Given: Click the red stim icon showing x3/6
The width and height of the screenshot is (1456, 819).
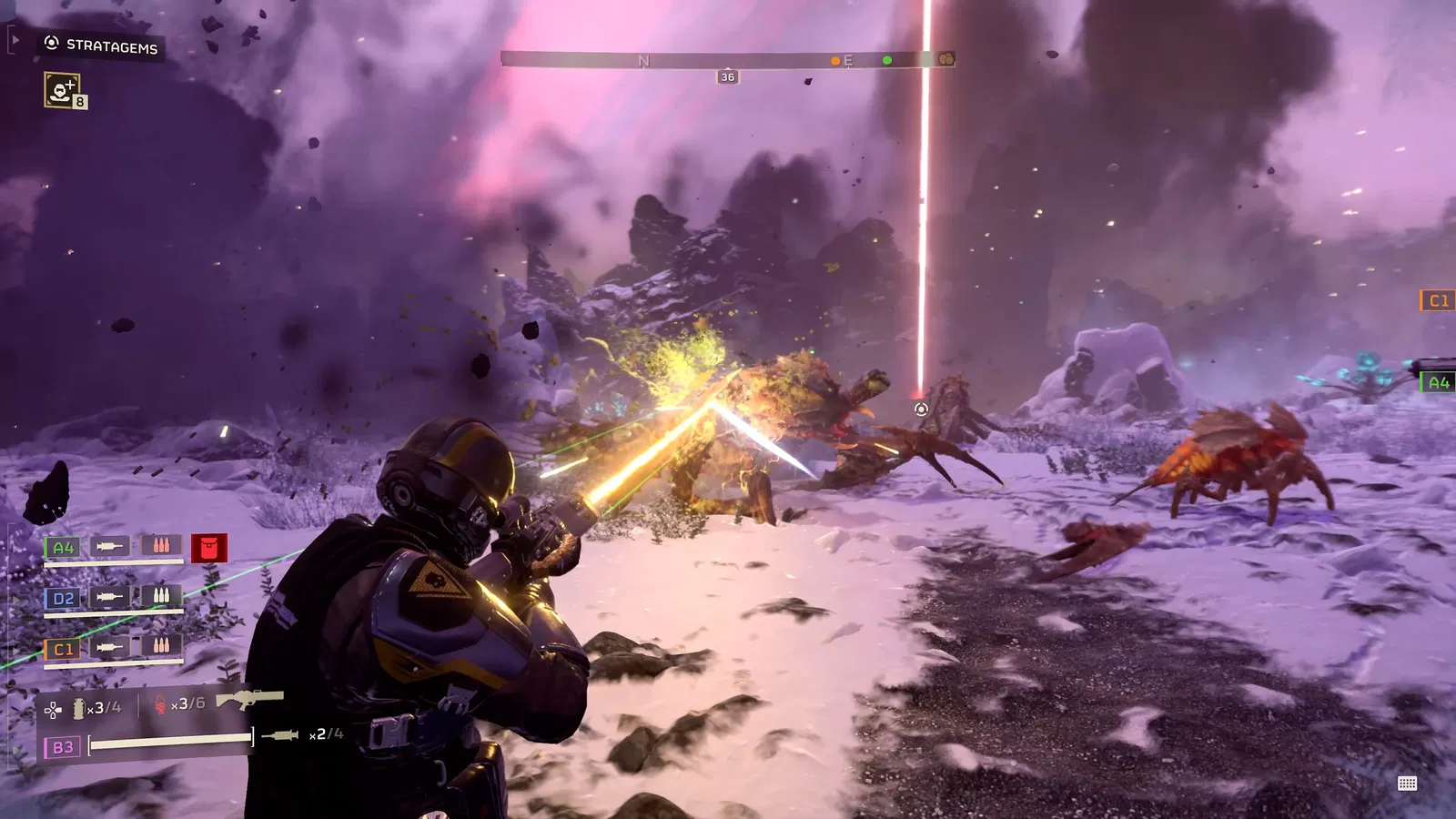Looking at the screenshot, I should coord(160,703).
